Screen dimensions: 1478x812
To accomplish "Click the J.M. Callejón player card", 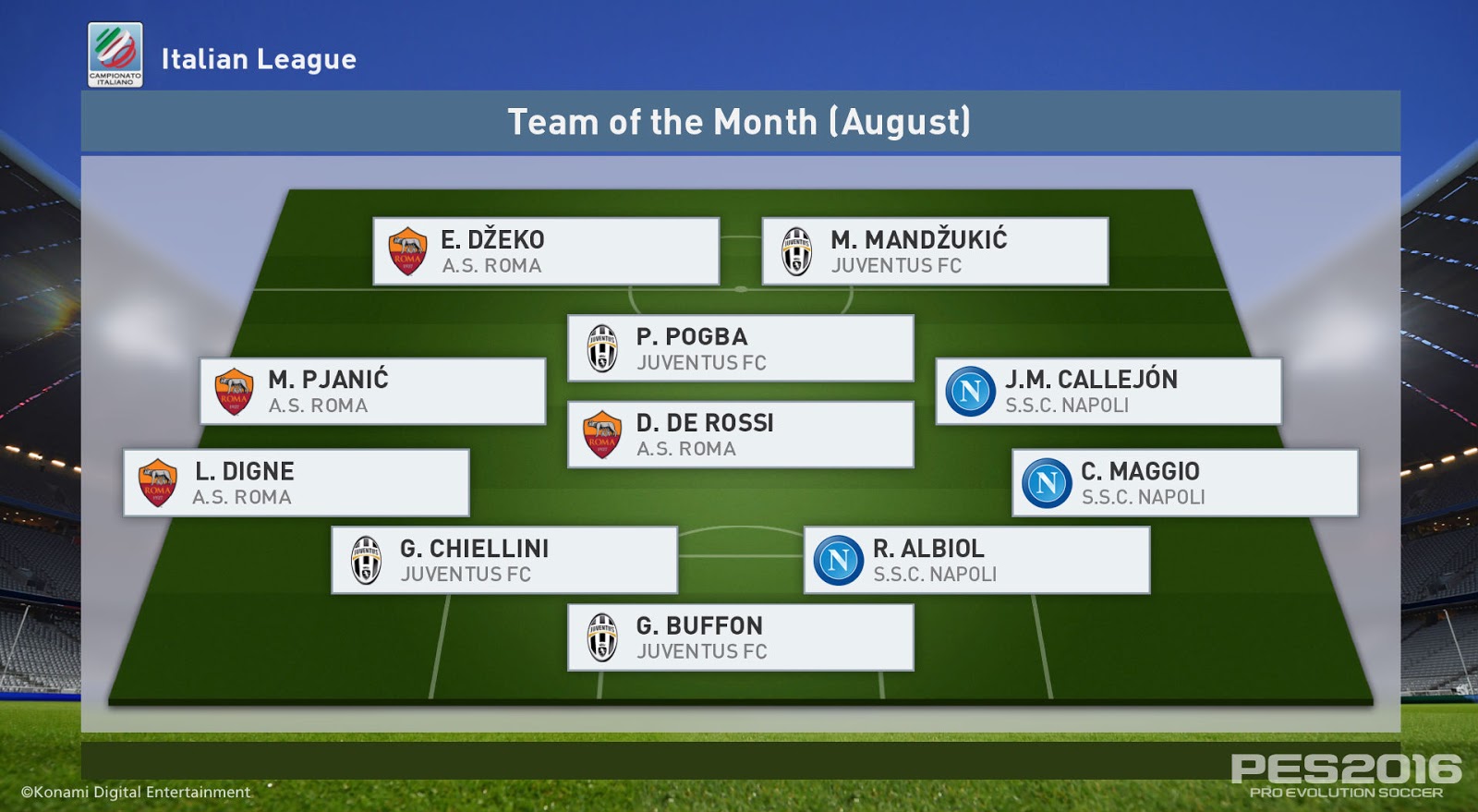I will pyautogui.click(x=1108, y=392).
